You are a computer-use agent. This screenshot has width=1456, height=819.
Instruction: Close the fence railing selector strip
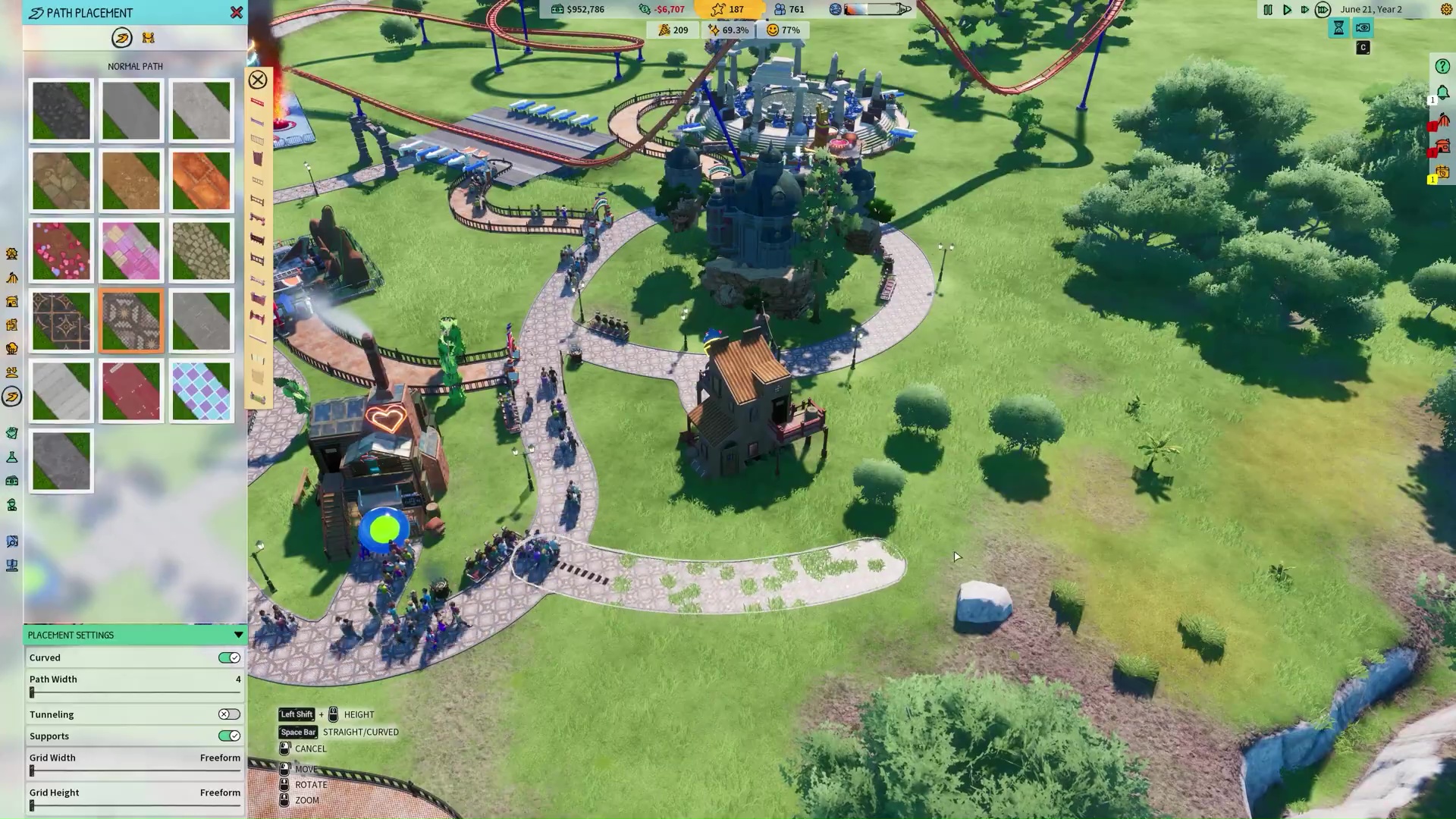(258, 80)
